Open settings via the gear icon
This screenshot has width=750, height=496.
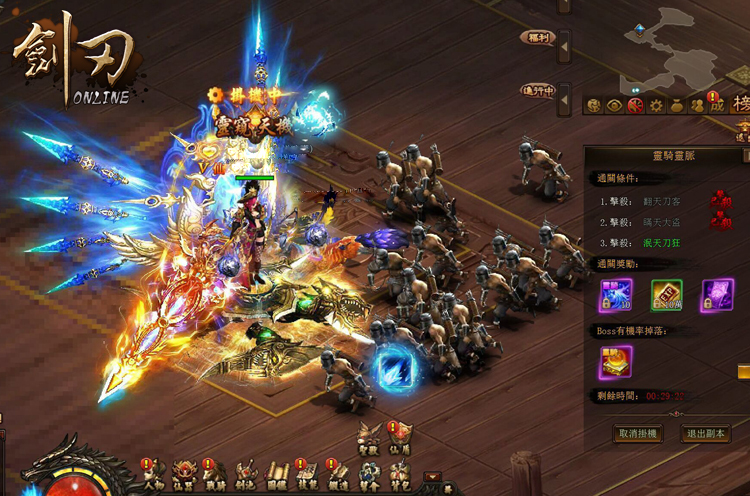pos(655,105)
